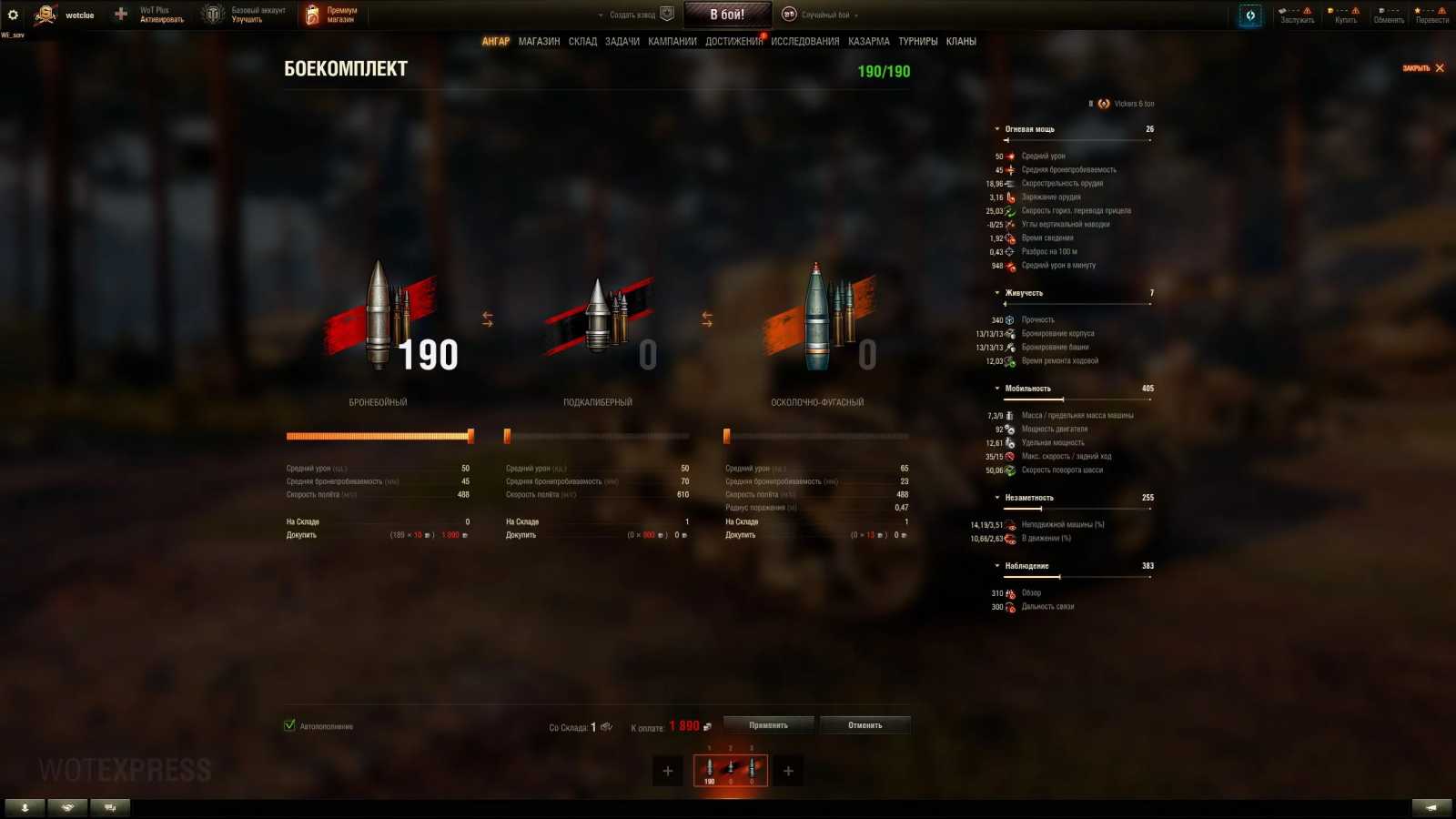Open the КАЗАРМА menu item
The width and height of the screenshot is (1456, 819).
click(x=869, y=41)
